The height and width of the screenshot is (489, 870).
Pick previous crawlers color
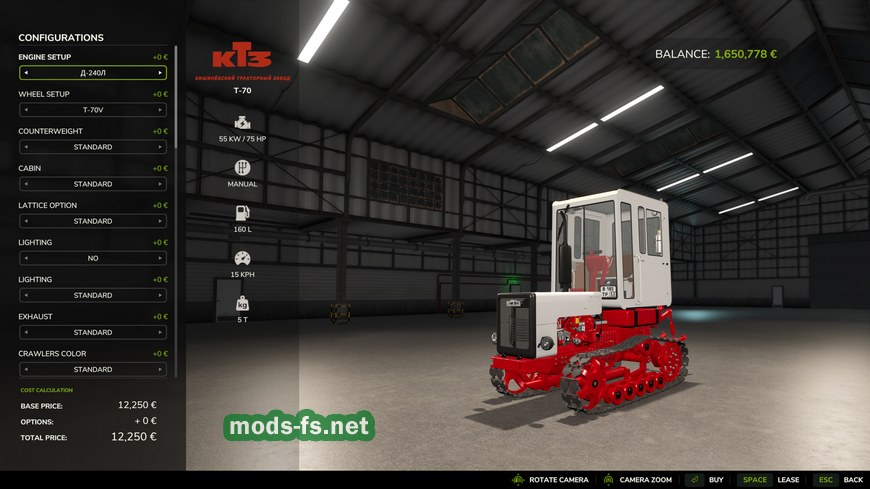[x=26, y=369]
